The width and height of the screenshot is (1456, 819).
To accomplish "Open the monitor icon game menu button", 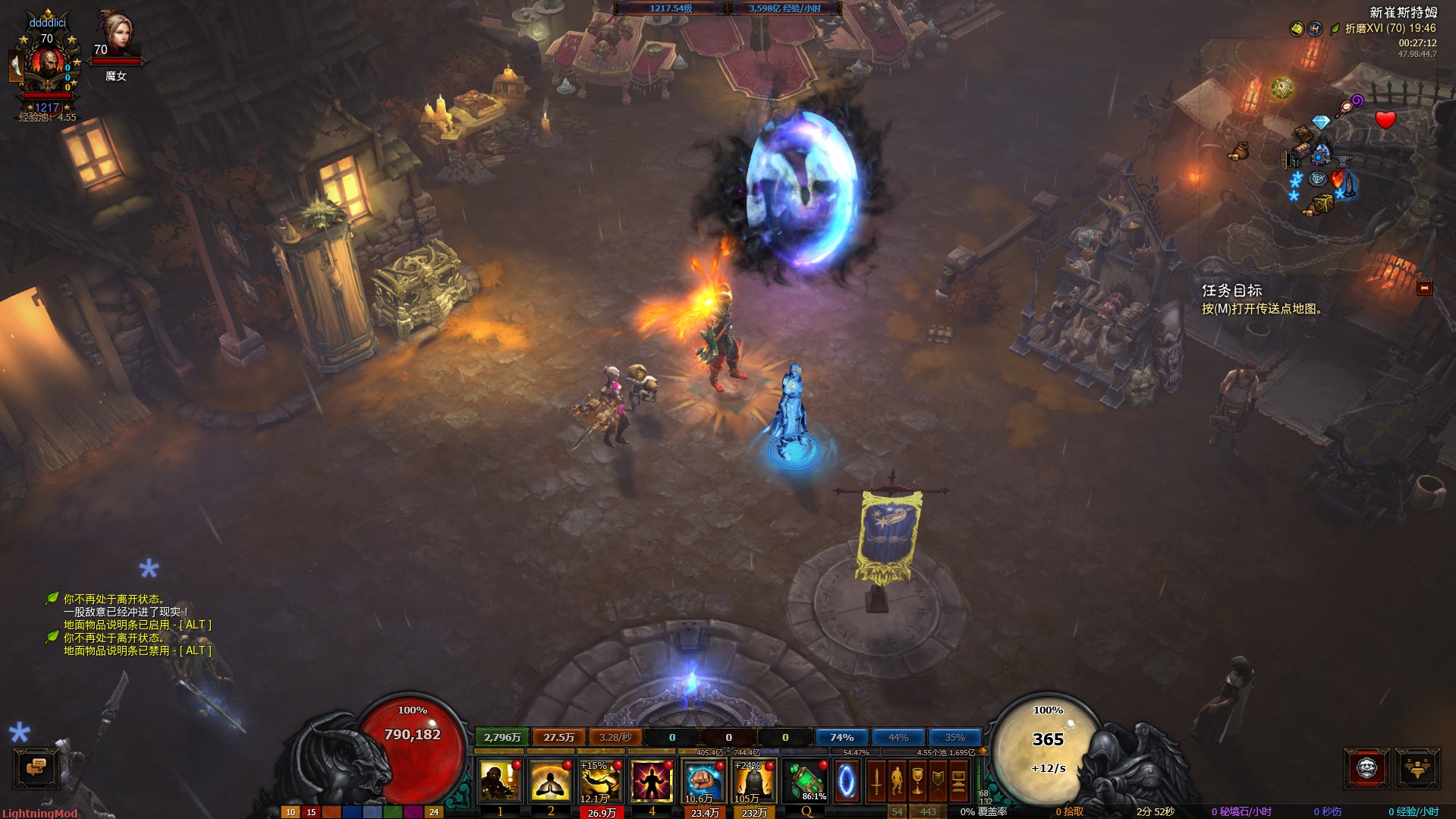I will coord(958,781).
